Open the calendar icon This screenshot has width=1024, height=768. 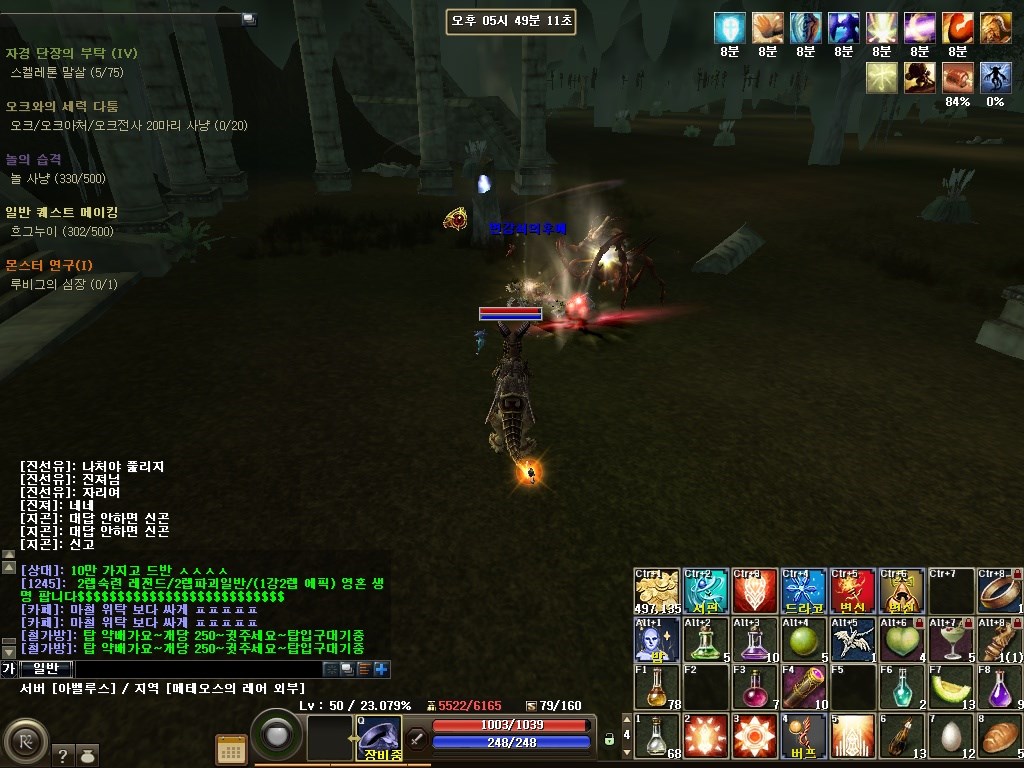pyautogui.click(x=231, y=749)
